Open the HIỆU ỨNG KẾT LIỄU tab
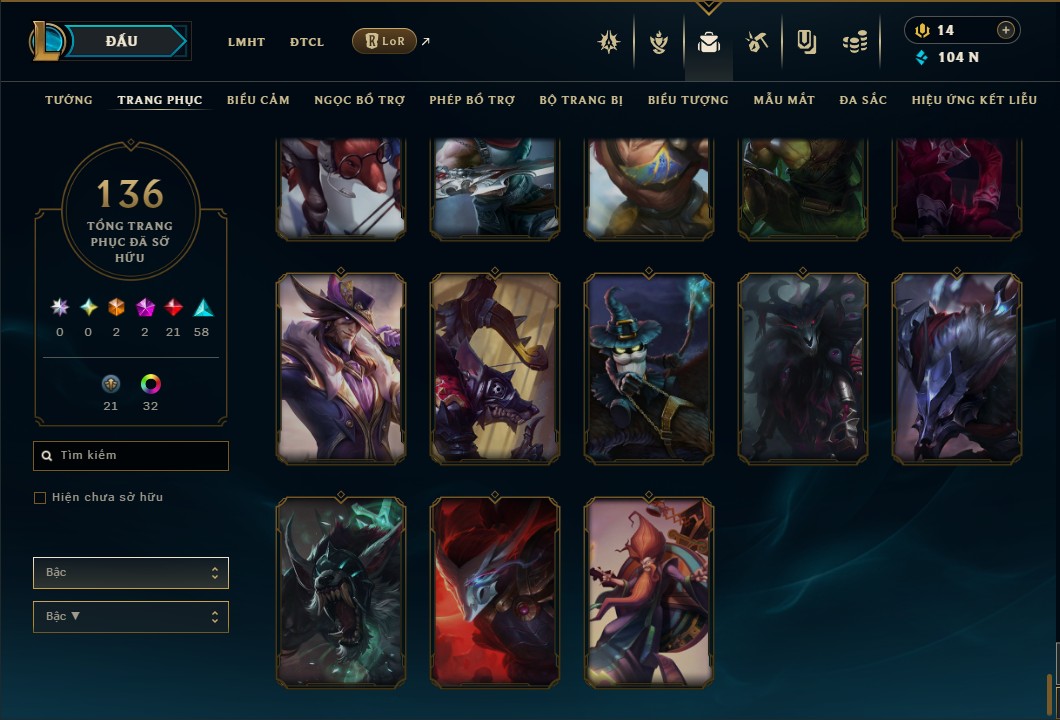The height and width of the screenshot is (720, 1060). (971, 100)
